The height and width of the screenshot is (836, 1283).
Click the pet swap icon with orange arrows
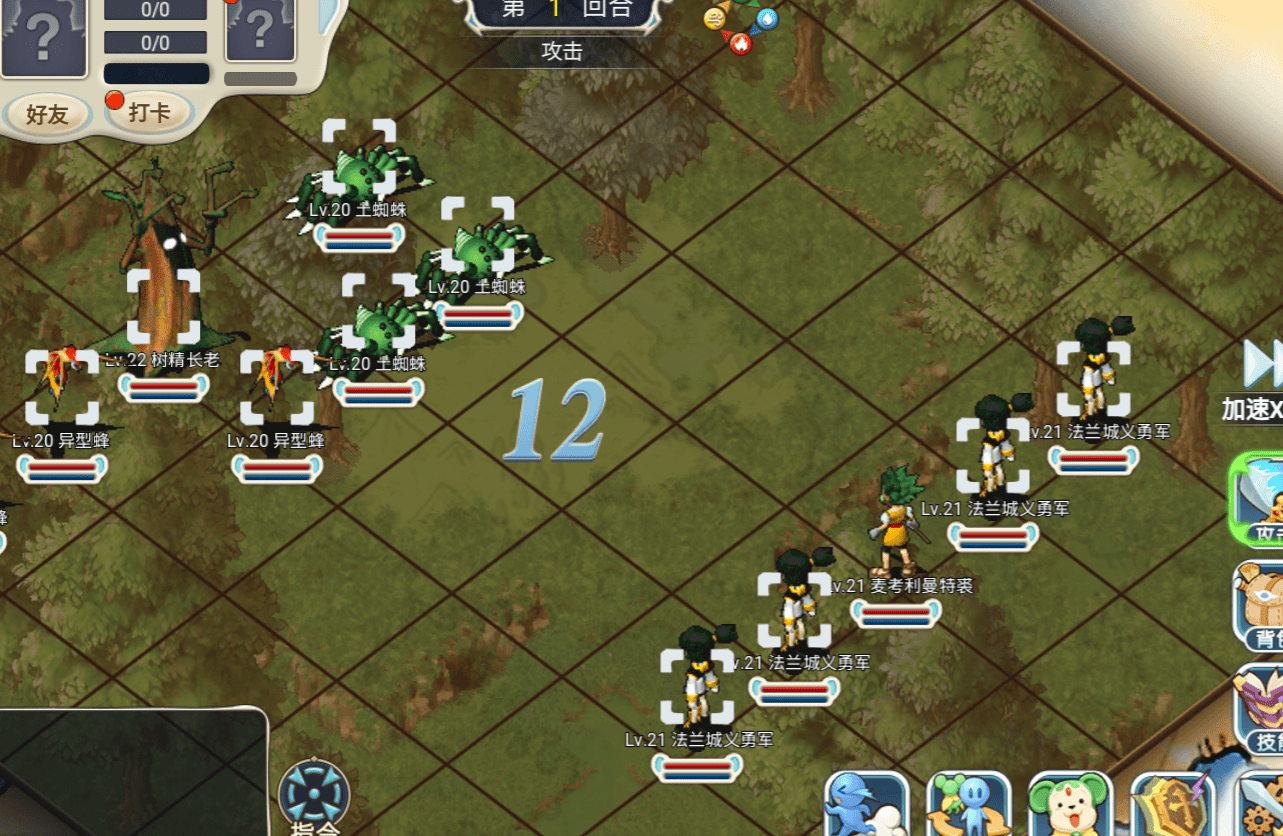(968, 804)
